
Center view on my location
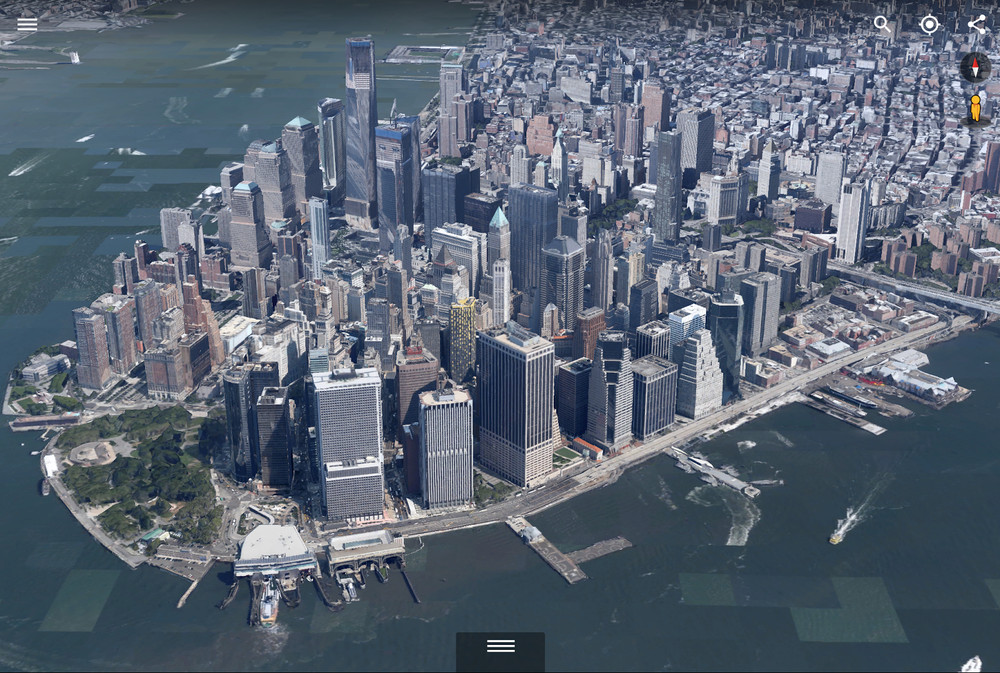pos(929,25)
